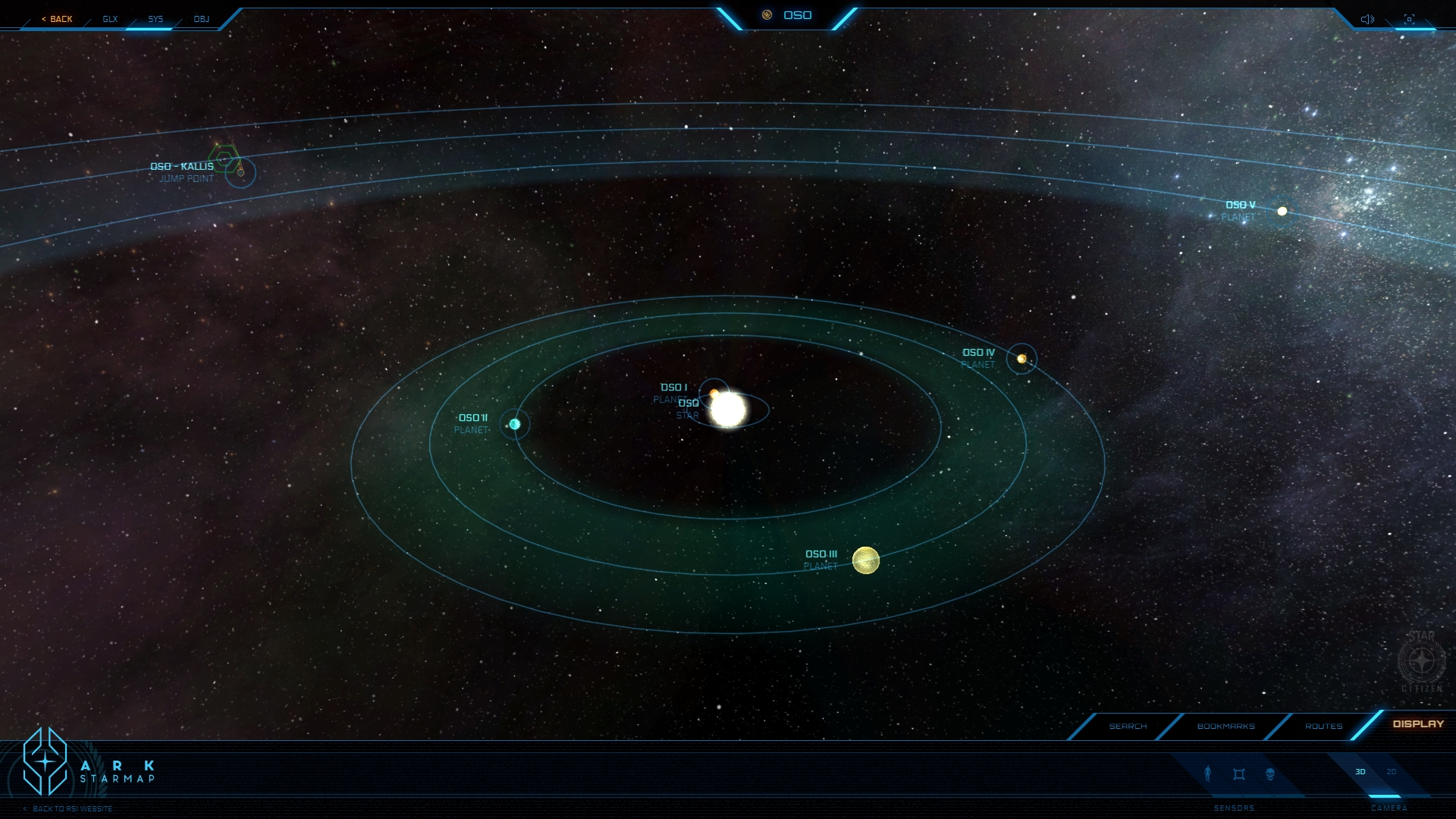
Task: Show the Routes tab
Action: [x=1323, y=726]
